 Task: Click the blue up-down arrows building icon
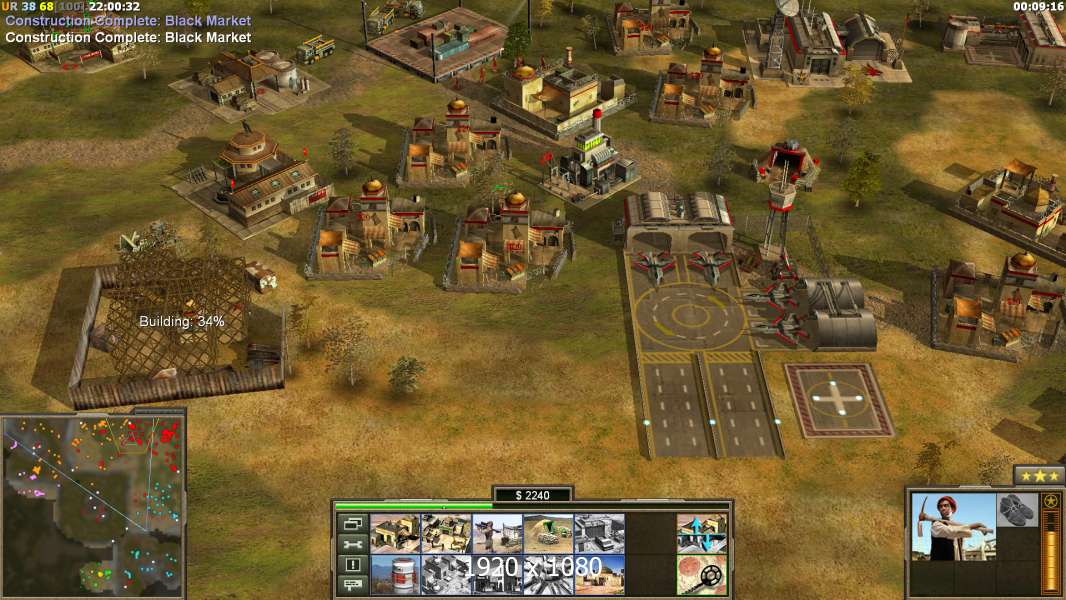click(702, 534)
